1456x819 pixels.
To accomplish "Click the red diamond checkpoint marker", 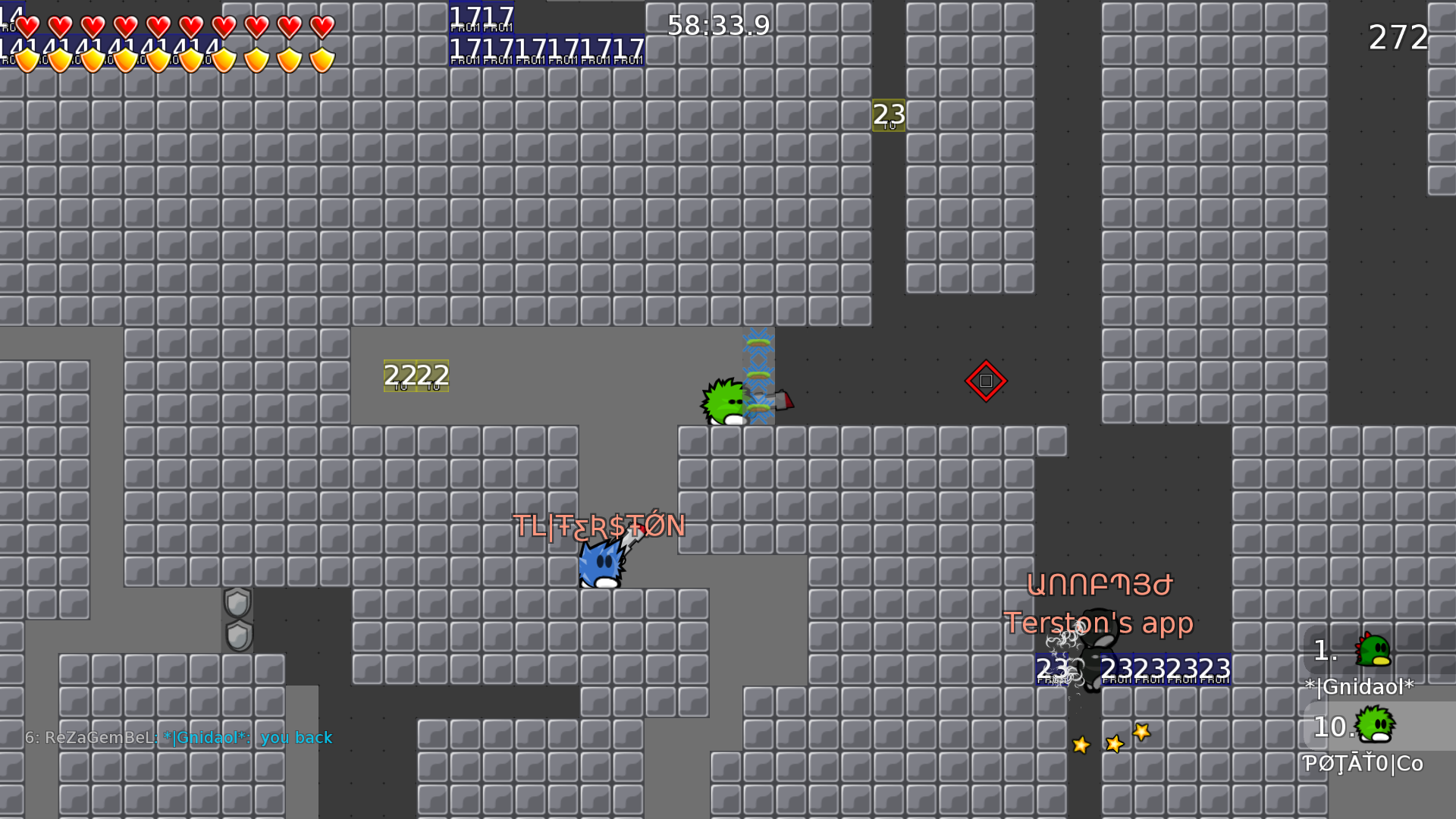I will [986, 382].
